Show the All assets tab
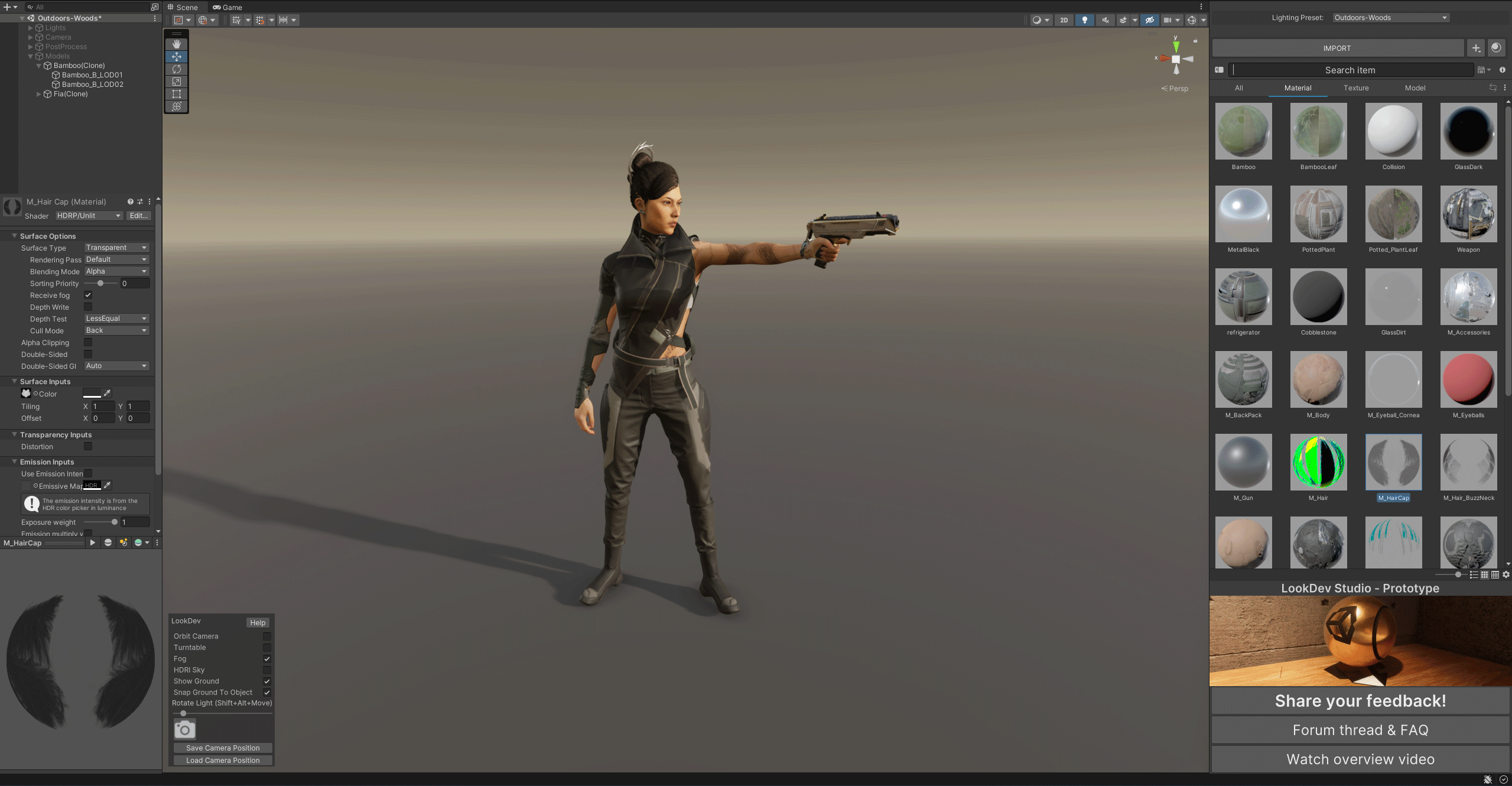This screenshot has width=1512, height=786. click(1239, 88)
